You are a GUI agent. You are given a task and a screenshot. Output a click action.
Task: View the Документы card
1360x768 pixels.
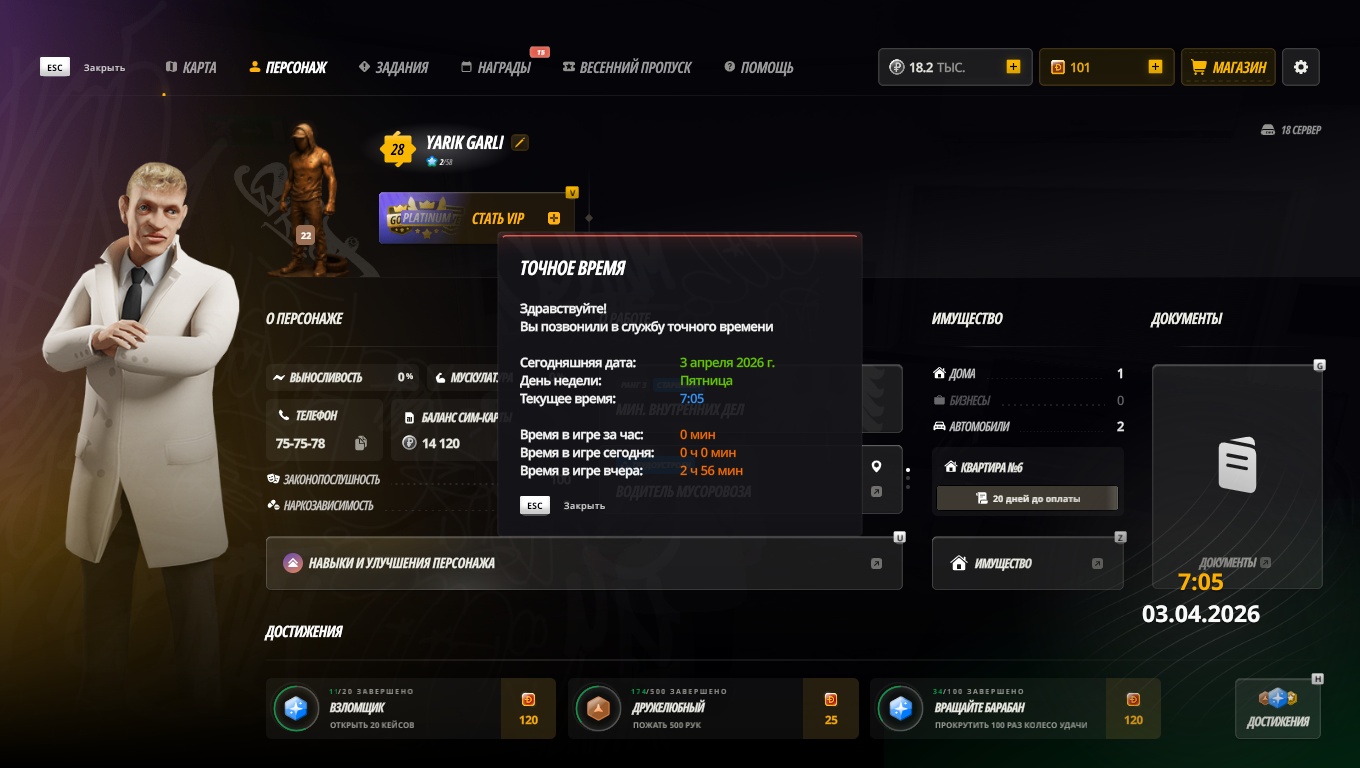point(1237,475)
